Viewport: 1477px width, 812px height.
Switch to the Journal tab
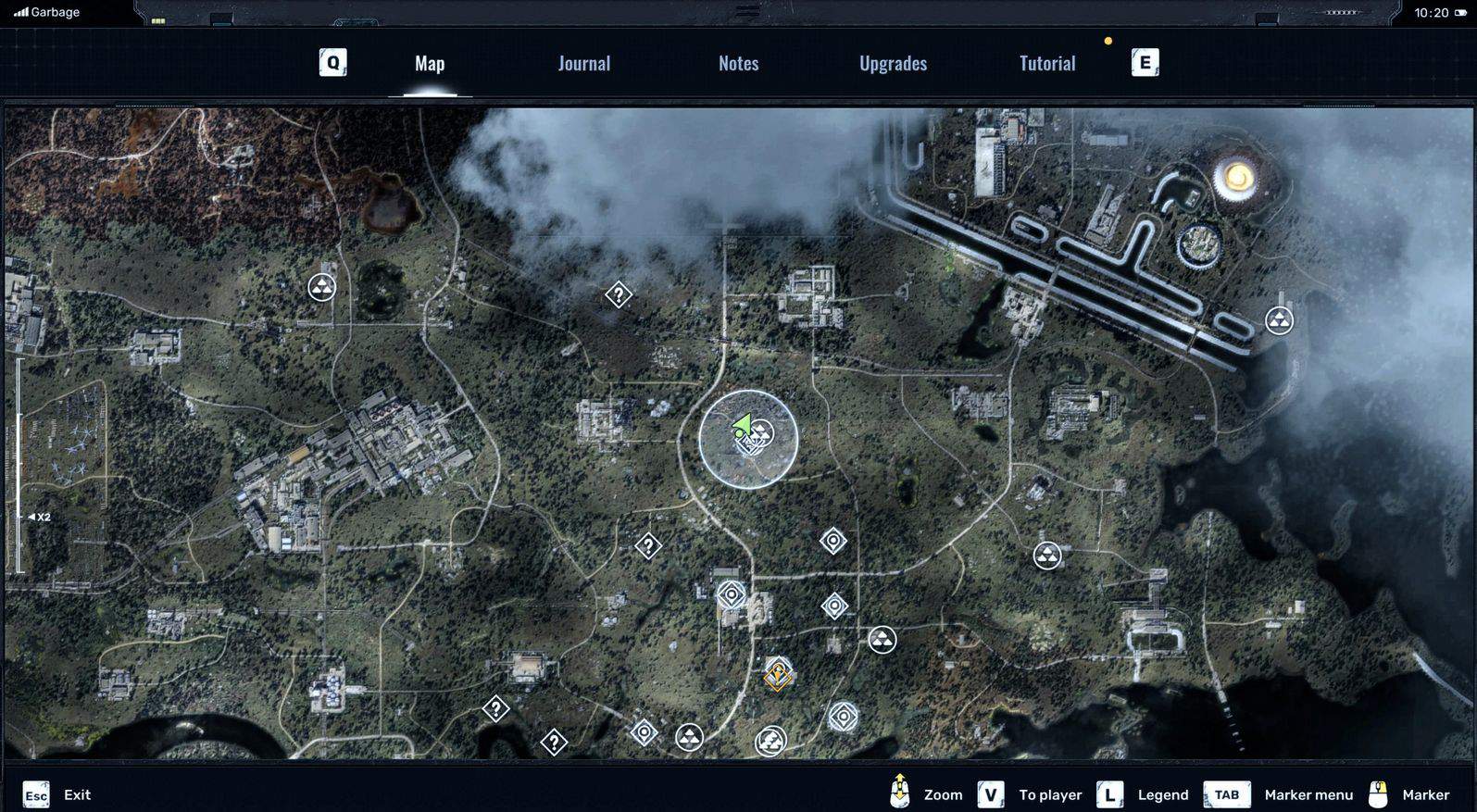coord(583,63)
